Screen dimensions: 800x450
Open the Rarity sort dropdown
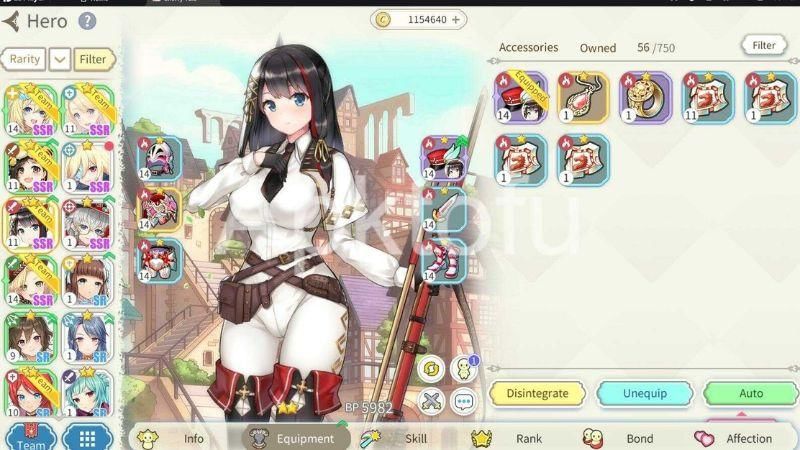[x=60, y=59]
